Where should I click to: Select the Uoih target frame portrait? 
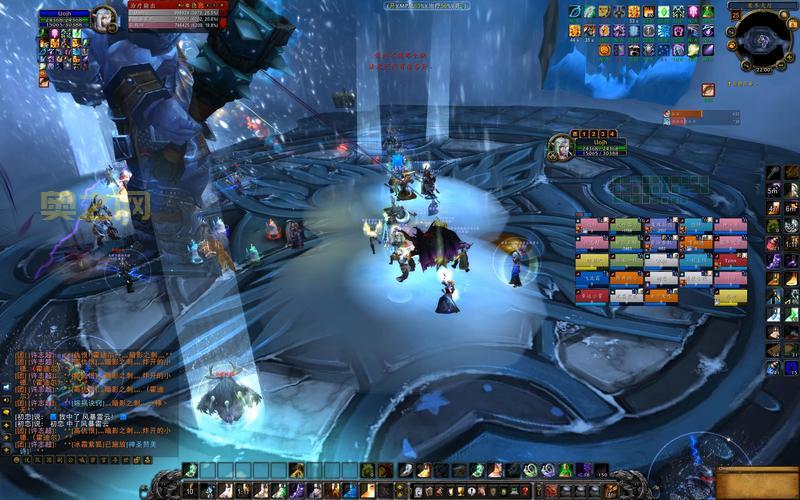click(560, 148)
